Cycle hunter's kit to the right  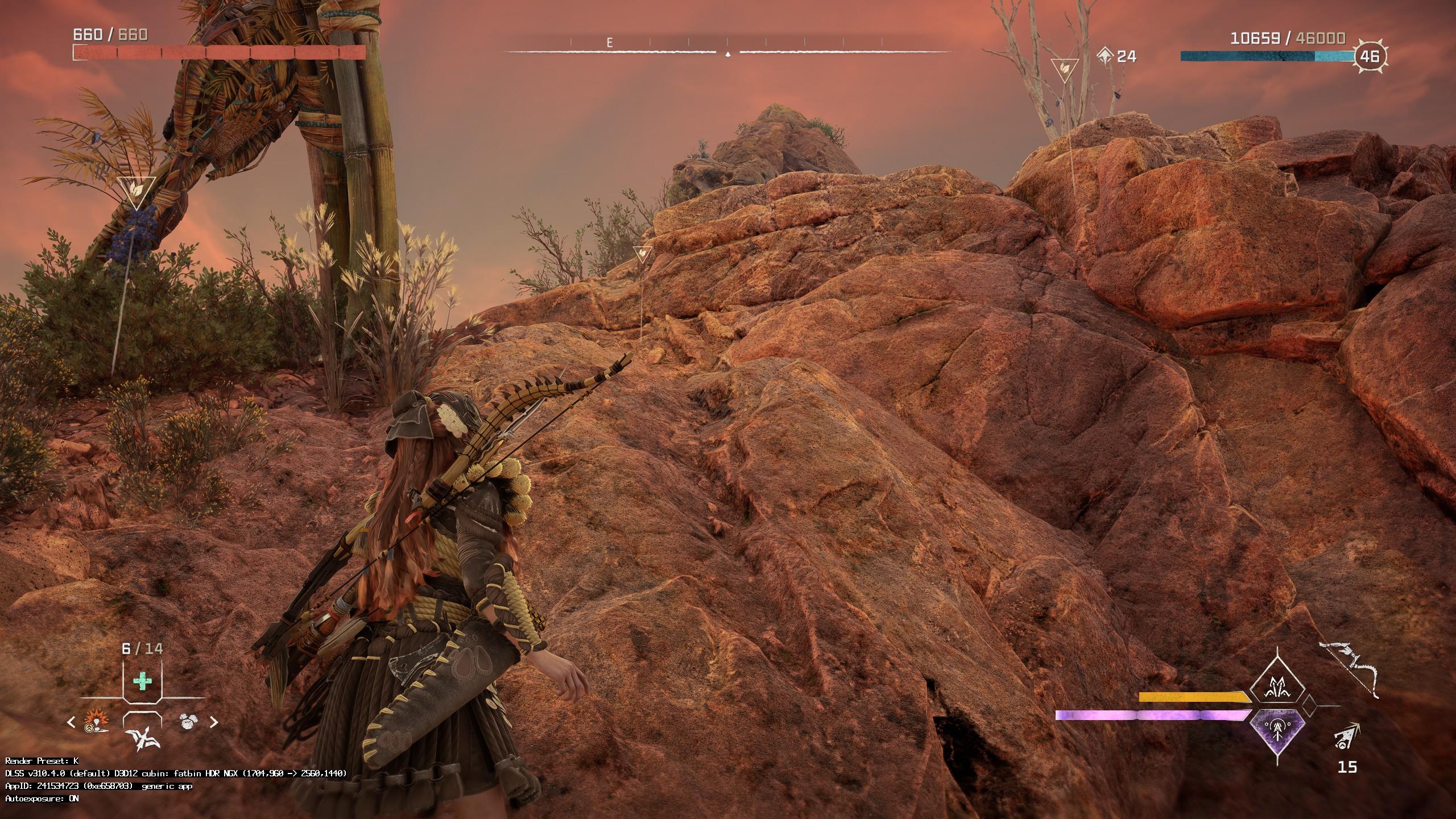(x=214, y=722)
